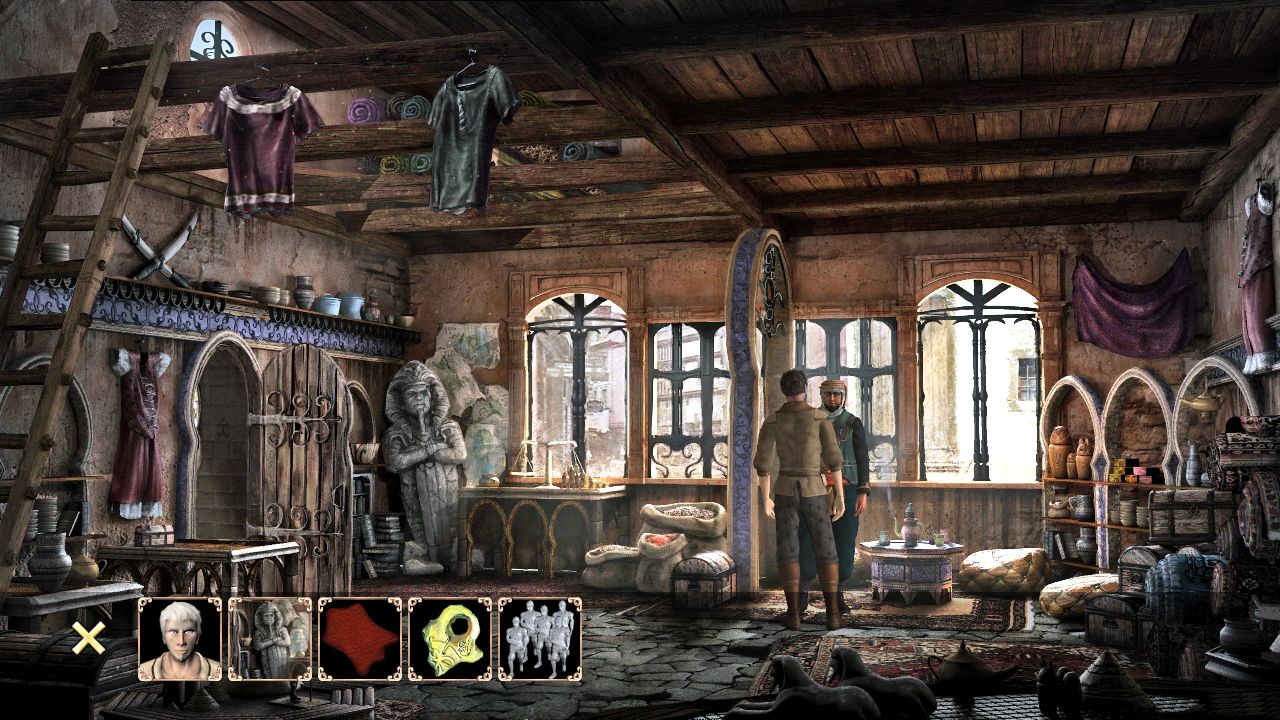
Task: Pick the red cloth topic icon
Action: [x=360, y=640]
